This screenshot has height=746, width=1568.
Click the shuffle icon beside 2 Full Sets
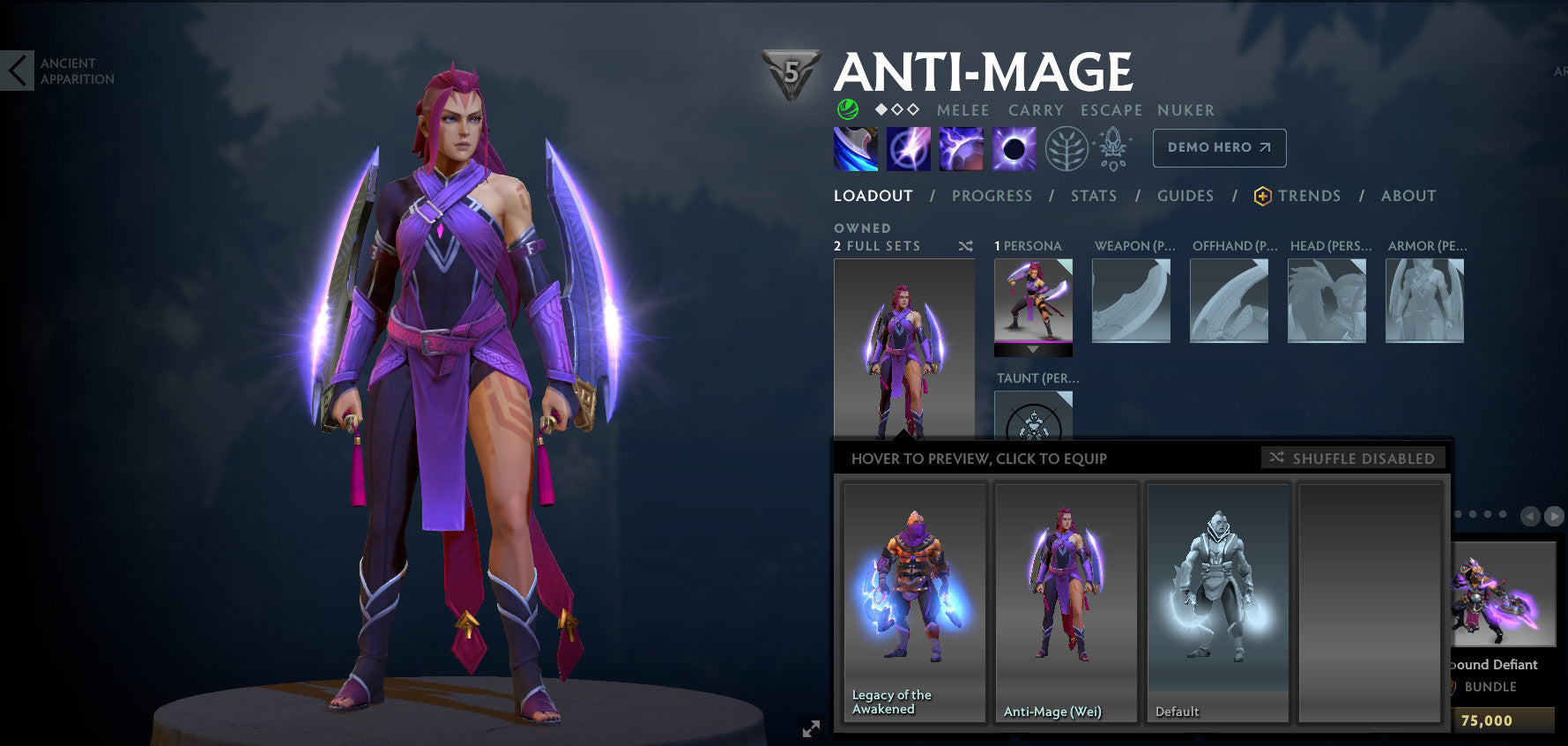click(x=964, y=246)
